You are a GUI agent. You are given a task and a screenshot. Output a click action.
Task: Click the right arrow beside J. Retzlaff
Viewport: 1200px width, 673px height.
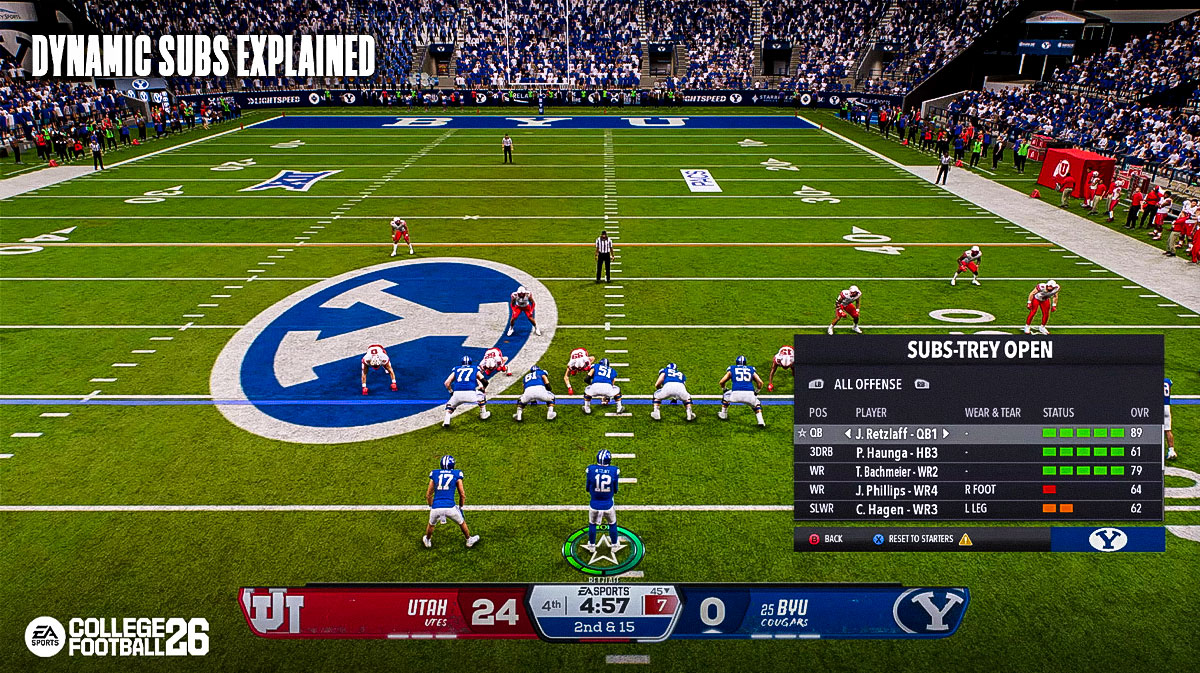945,434
